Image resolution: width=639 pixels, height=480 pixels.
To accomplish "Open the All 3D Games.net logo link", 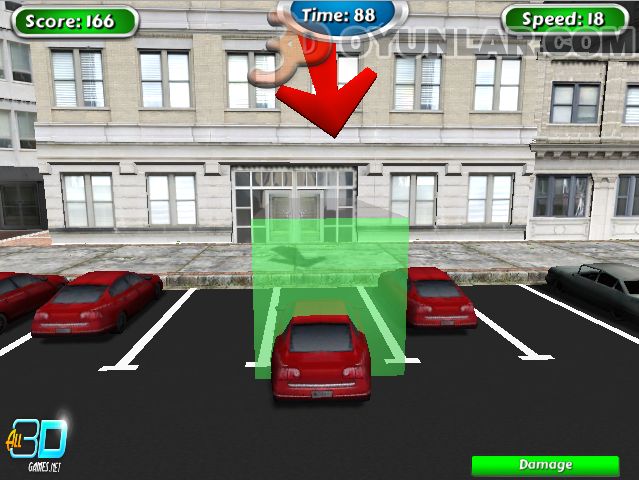I will (x=38, y=441).
